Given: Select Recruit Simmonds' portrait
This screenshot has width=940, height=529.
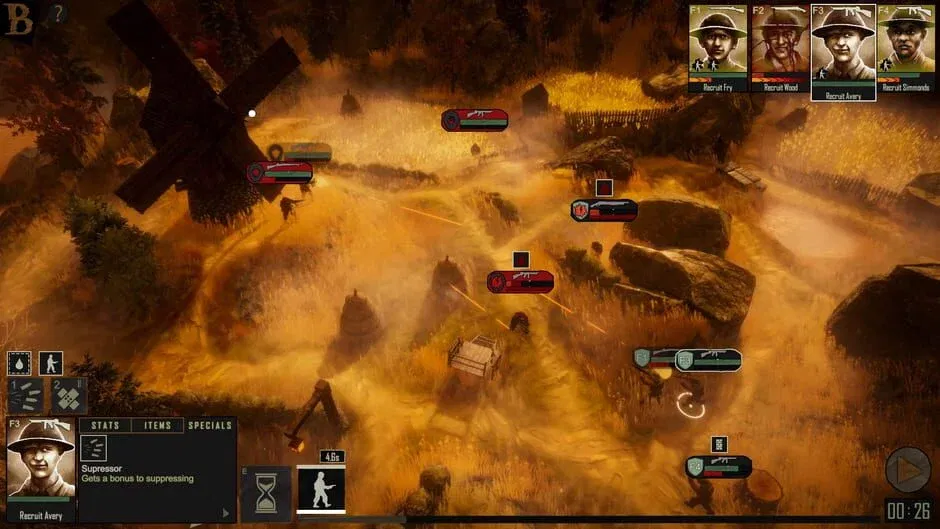Looking at the screenshot, I should 905,45.
